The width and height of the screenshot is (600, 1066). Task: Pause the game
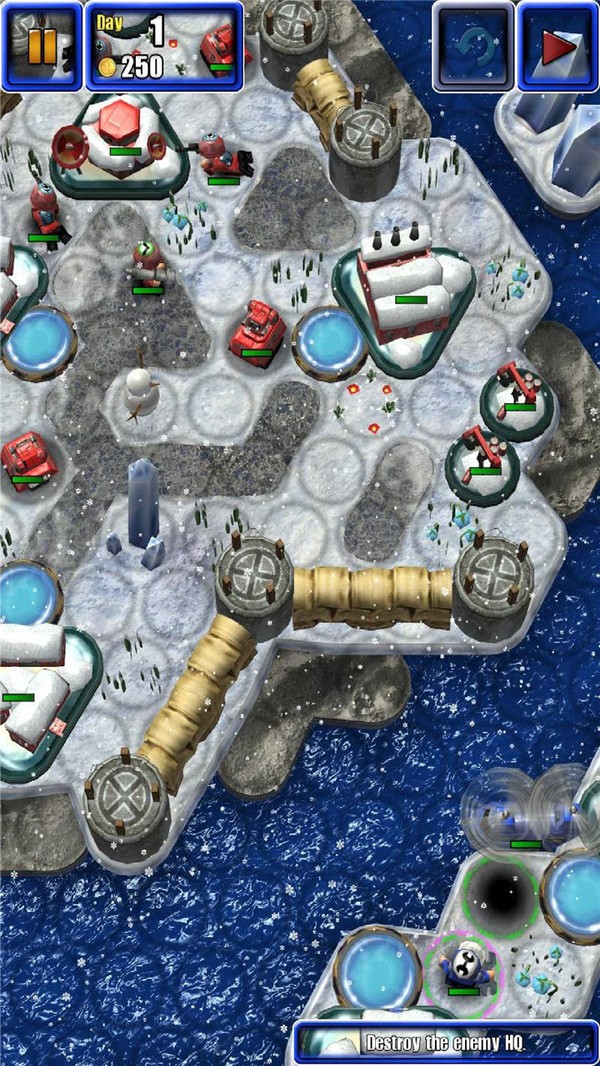click(x=41, y=46)
